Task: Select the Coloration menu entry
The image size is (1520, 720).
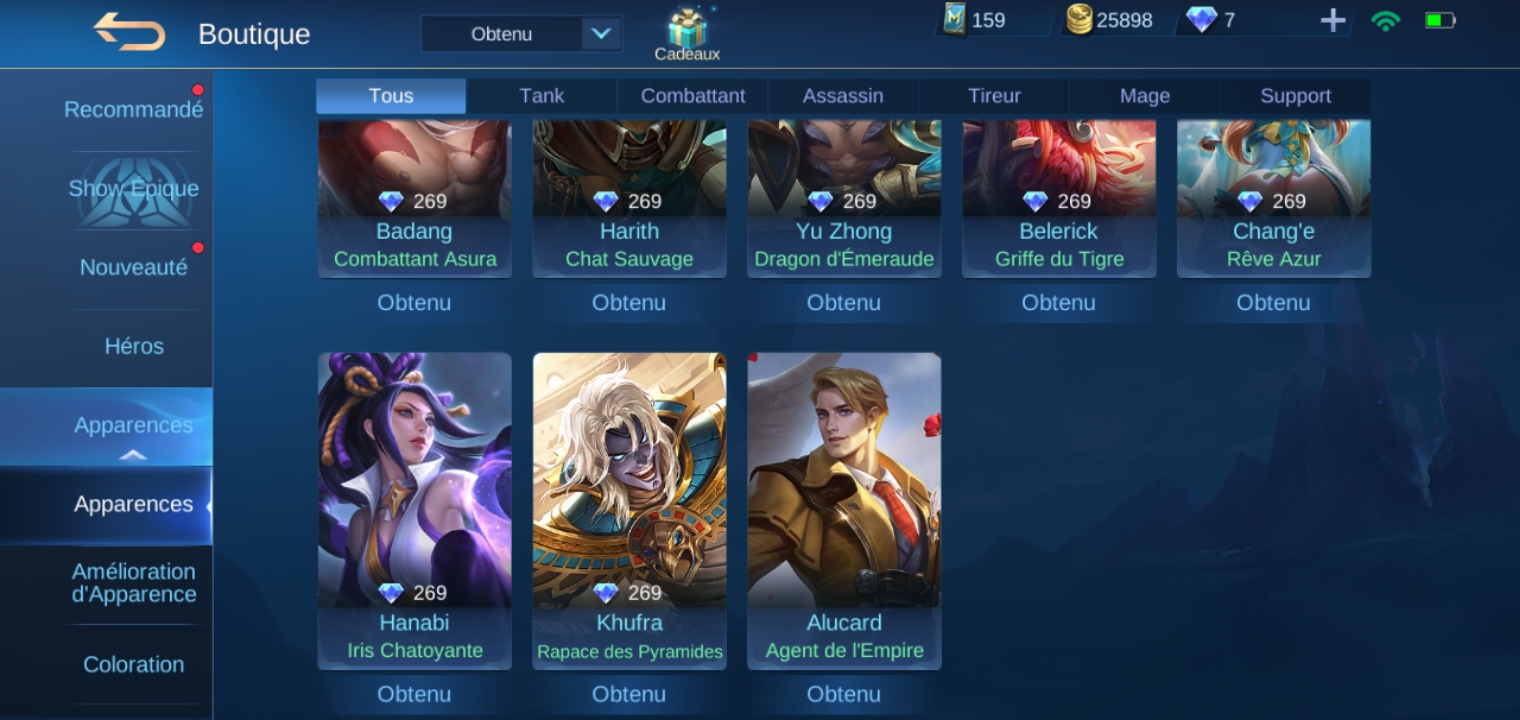Action: (x=133, y=664)
